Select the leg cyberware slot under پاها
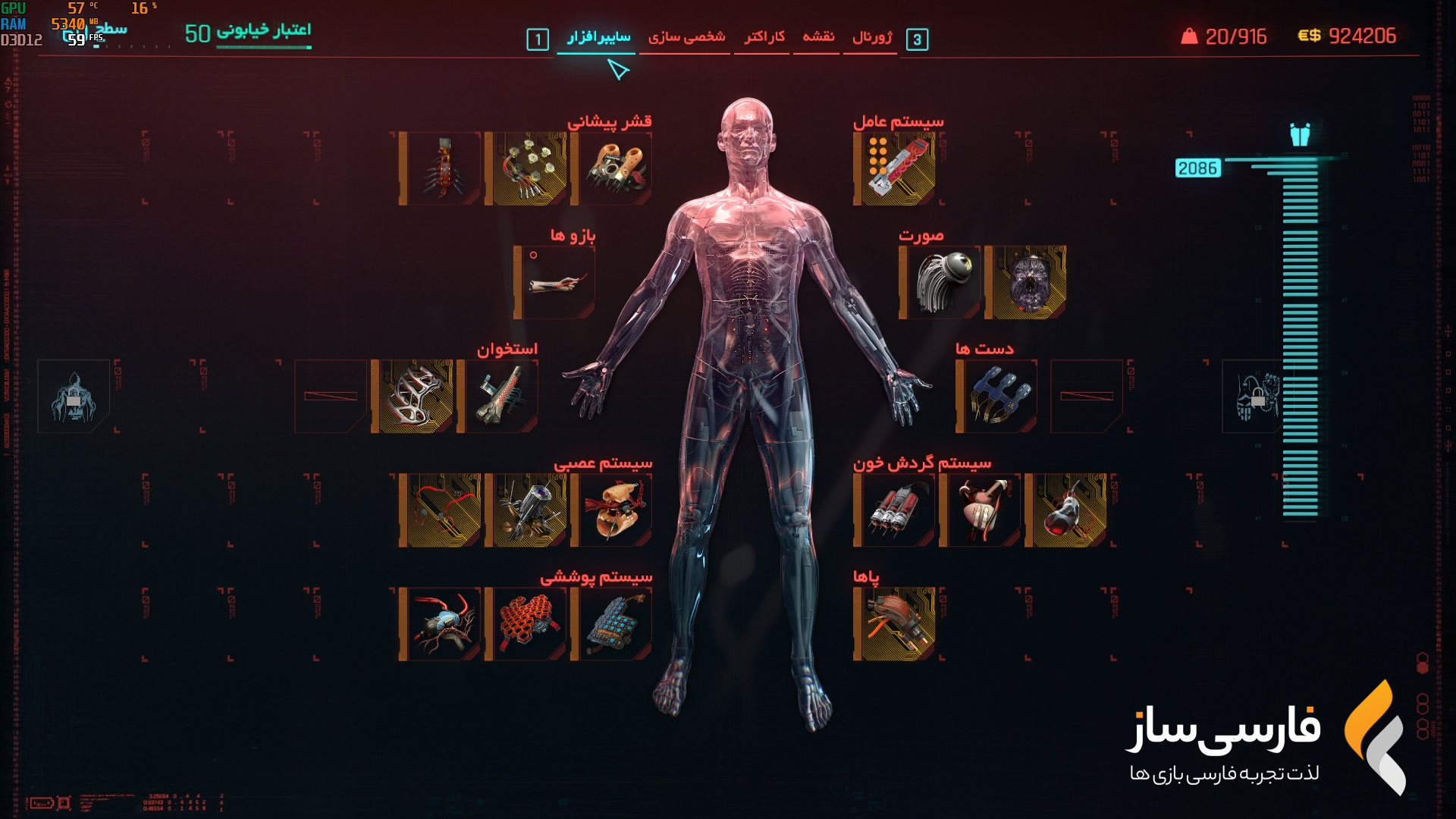The width and height of the screenshot is (1456, 819). [895, 623]
